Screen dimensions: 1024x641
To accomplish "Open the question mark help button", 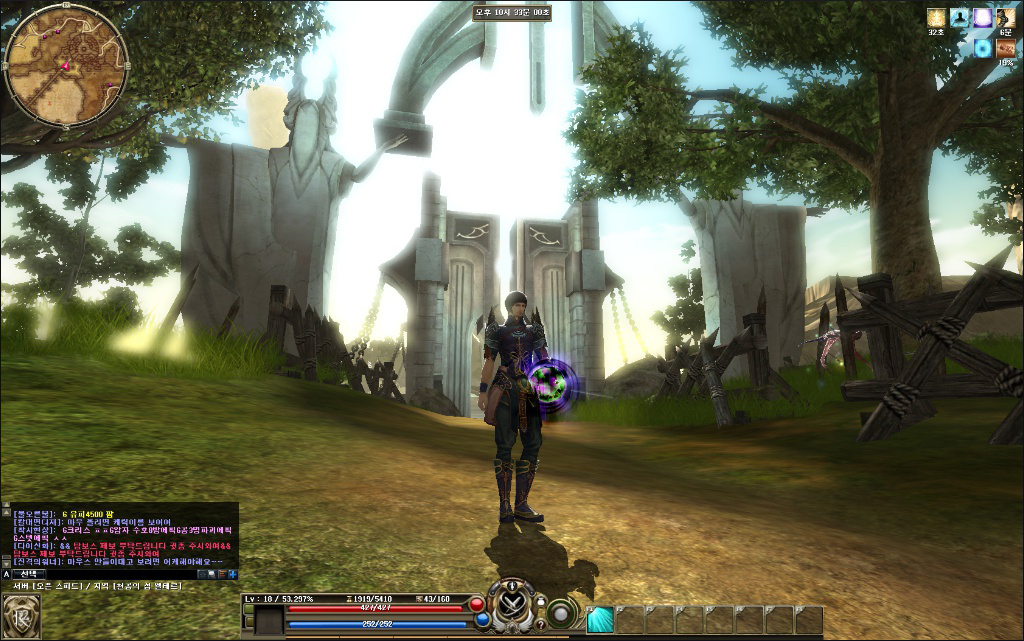I will click(541, 625).
